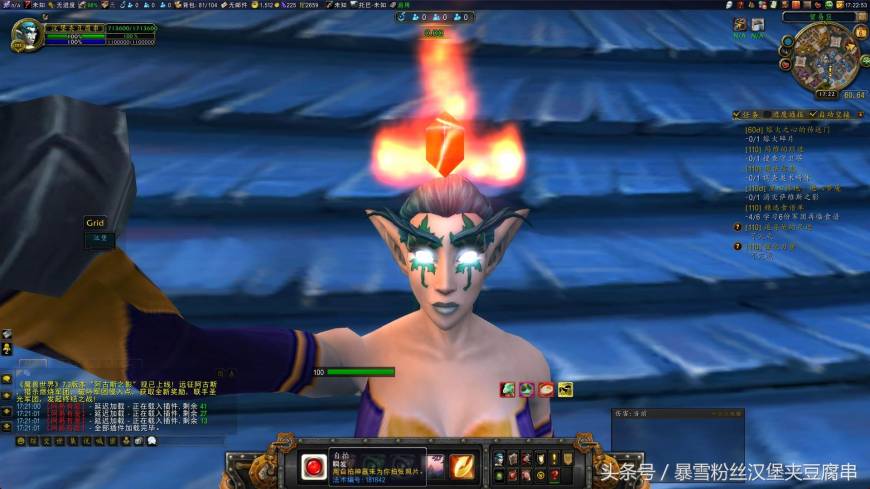This screenshot has height=489, width=870.
Task: Activate the orange swirl ability icon
Action: click(462, 466)
